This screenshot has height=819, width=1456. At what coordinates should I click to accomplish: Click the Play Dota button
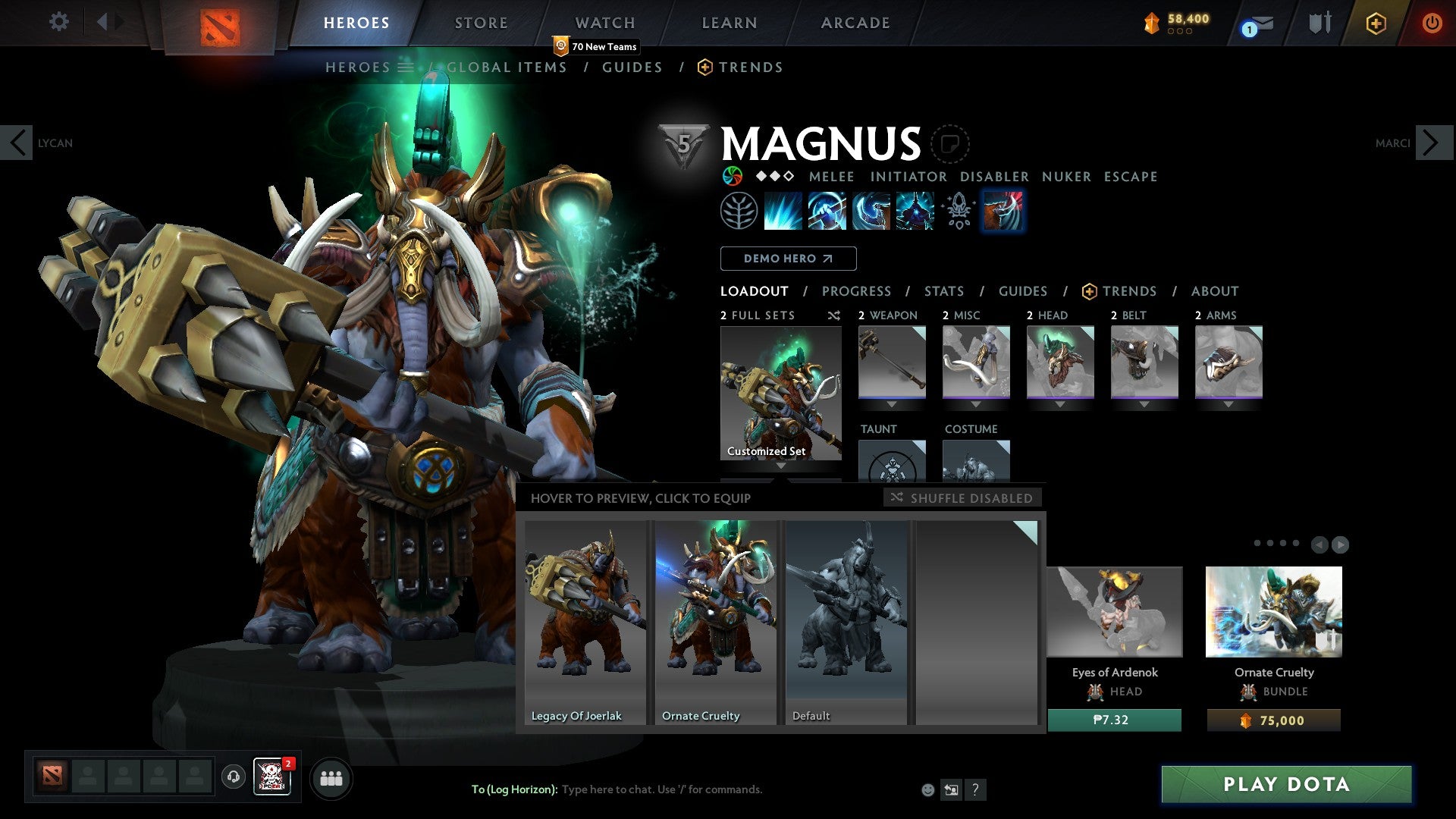(1284, 785)
